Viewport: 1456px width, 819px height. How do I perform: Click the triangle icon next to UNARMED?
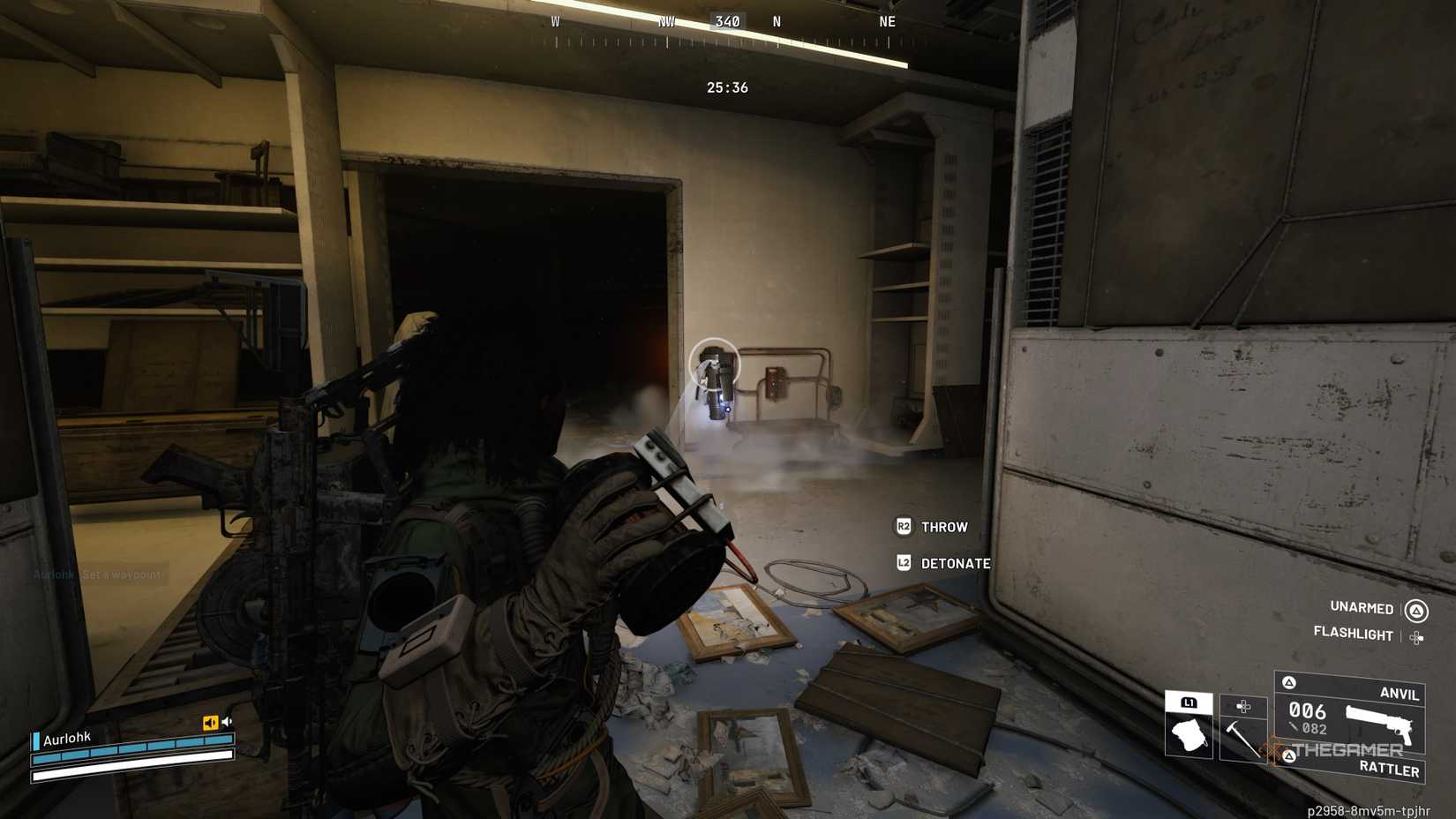[1415, 610]
